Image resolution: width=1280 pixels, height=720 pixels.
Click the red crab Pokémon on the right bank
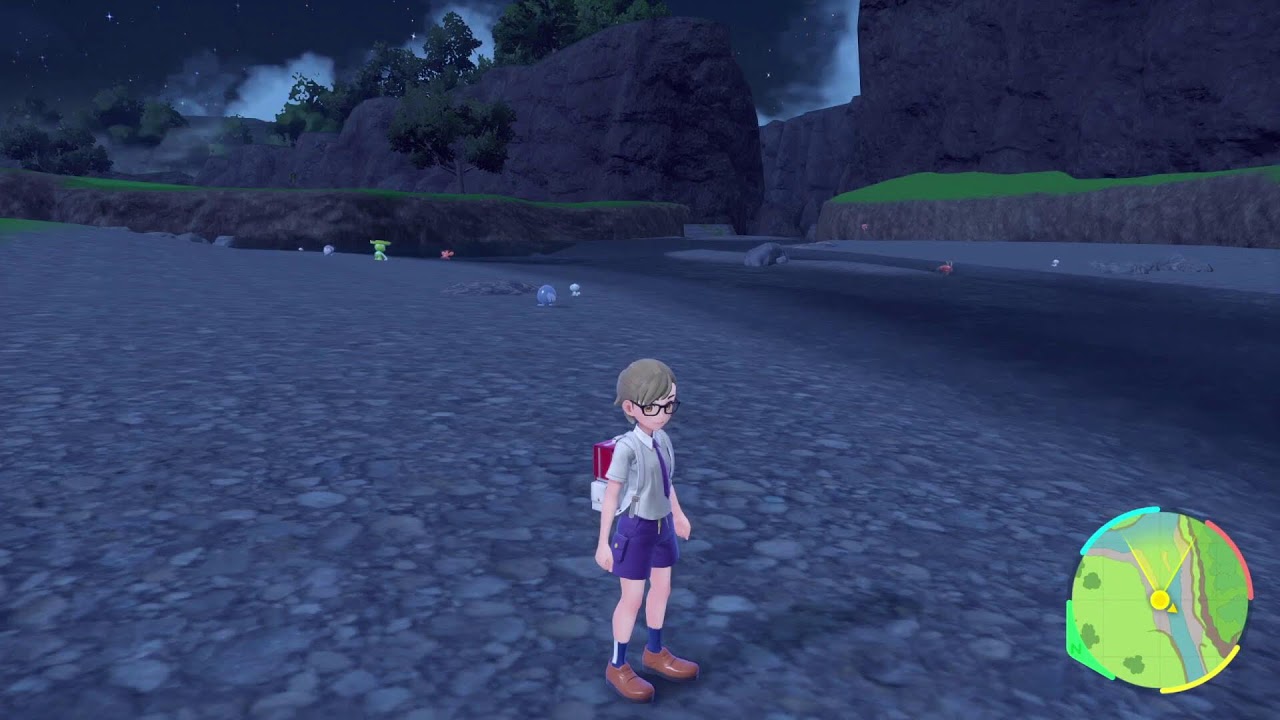pos(946,267)
